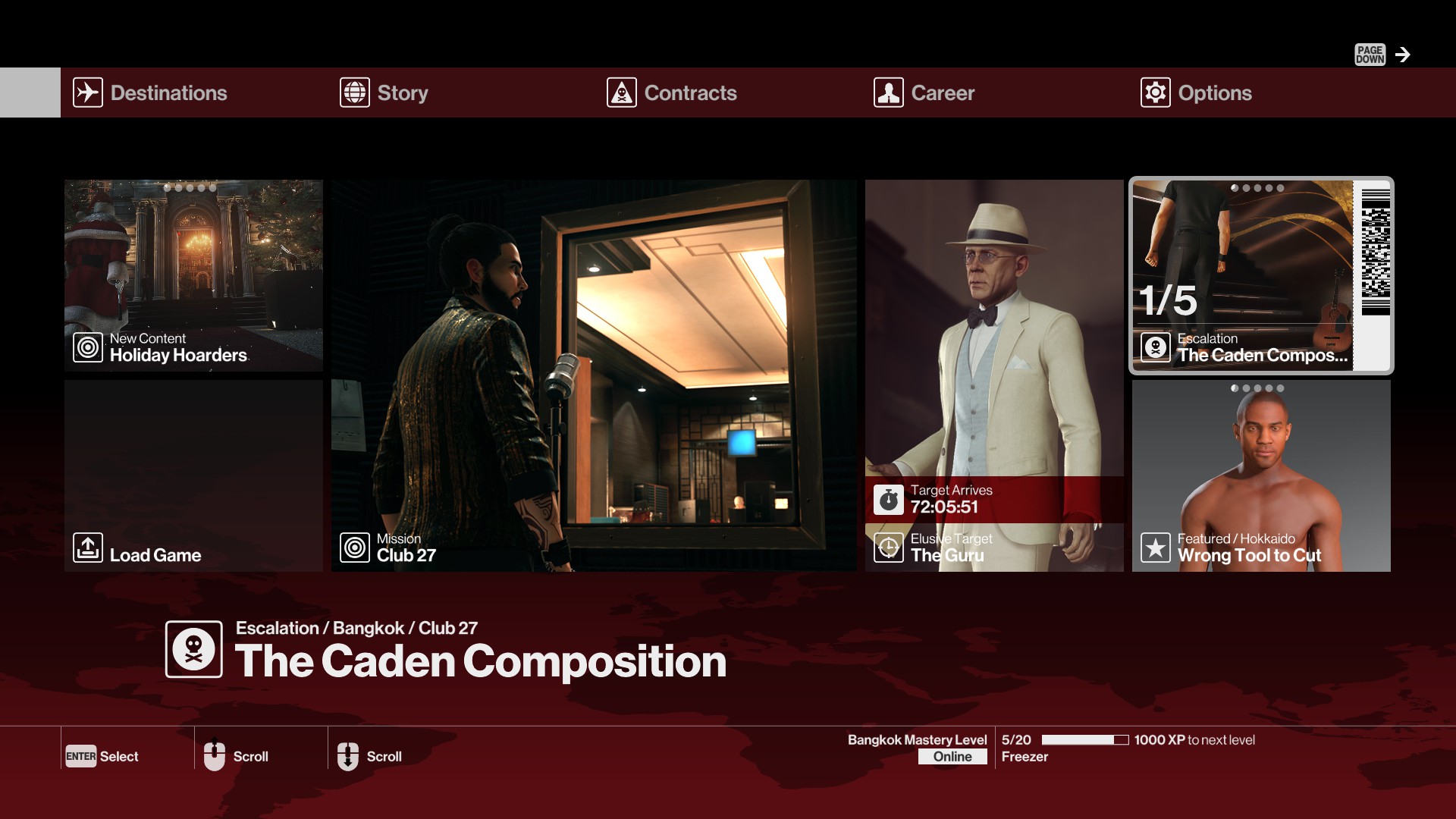Open the Destinations tab

coord(168,93)
